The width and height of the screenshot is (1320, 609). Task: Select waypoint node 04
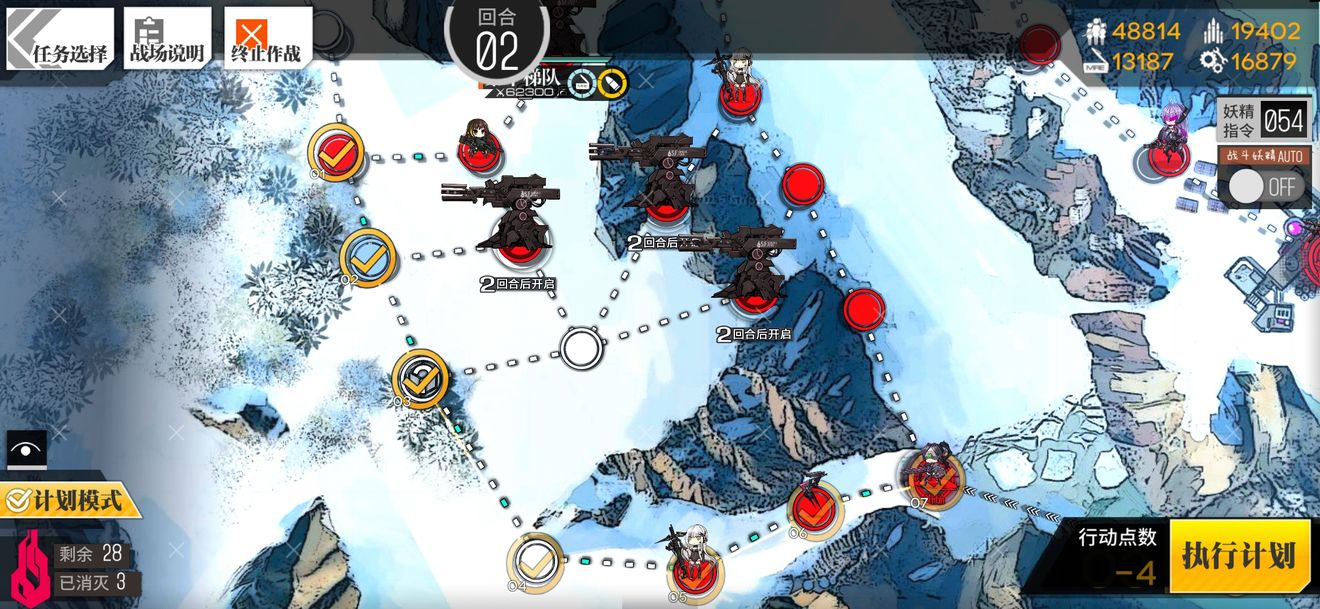coord(536,562)
